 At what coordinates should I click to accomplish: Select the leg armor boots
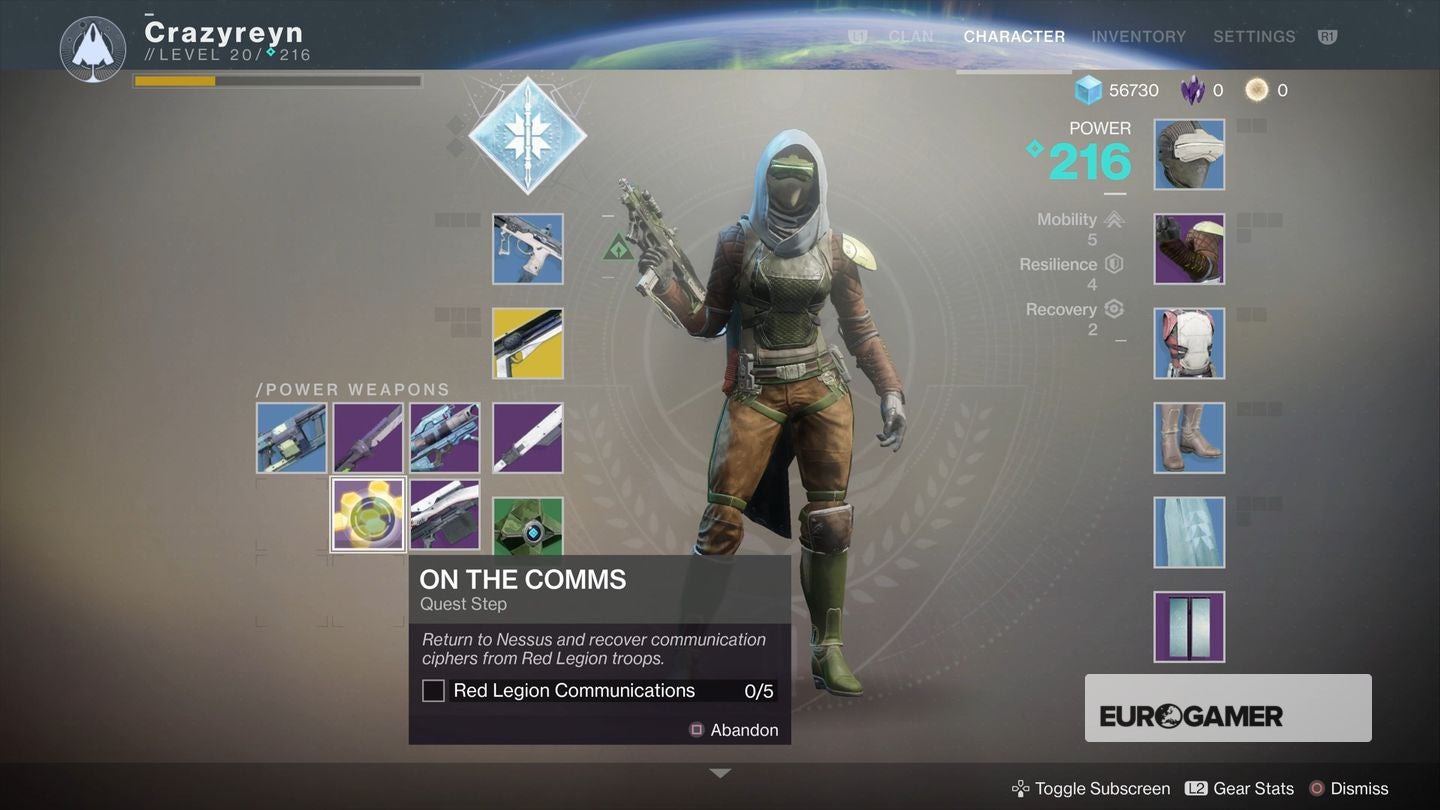click(1188, 437)
